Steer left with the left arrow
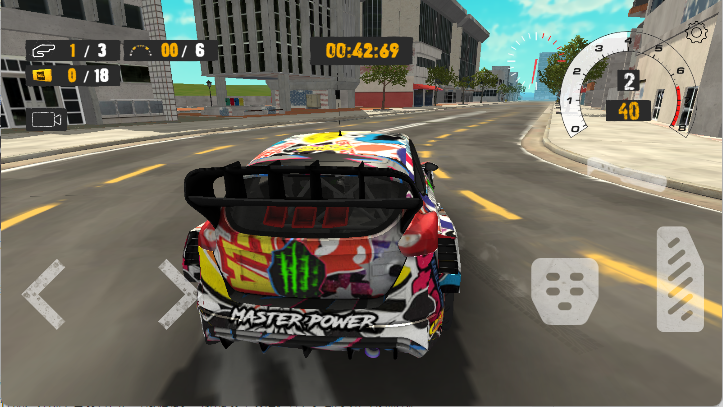 pos(42,293)
